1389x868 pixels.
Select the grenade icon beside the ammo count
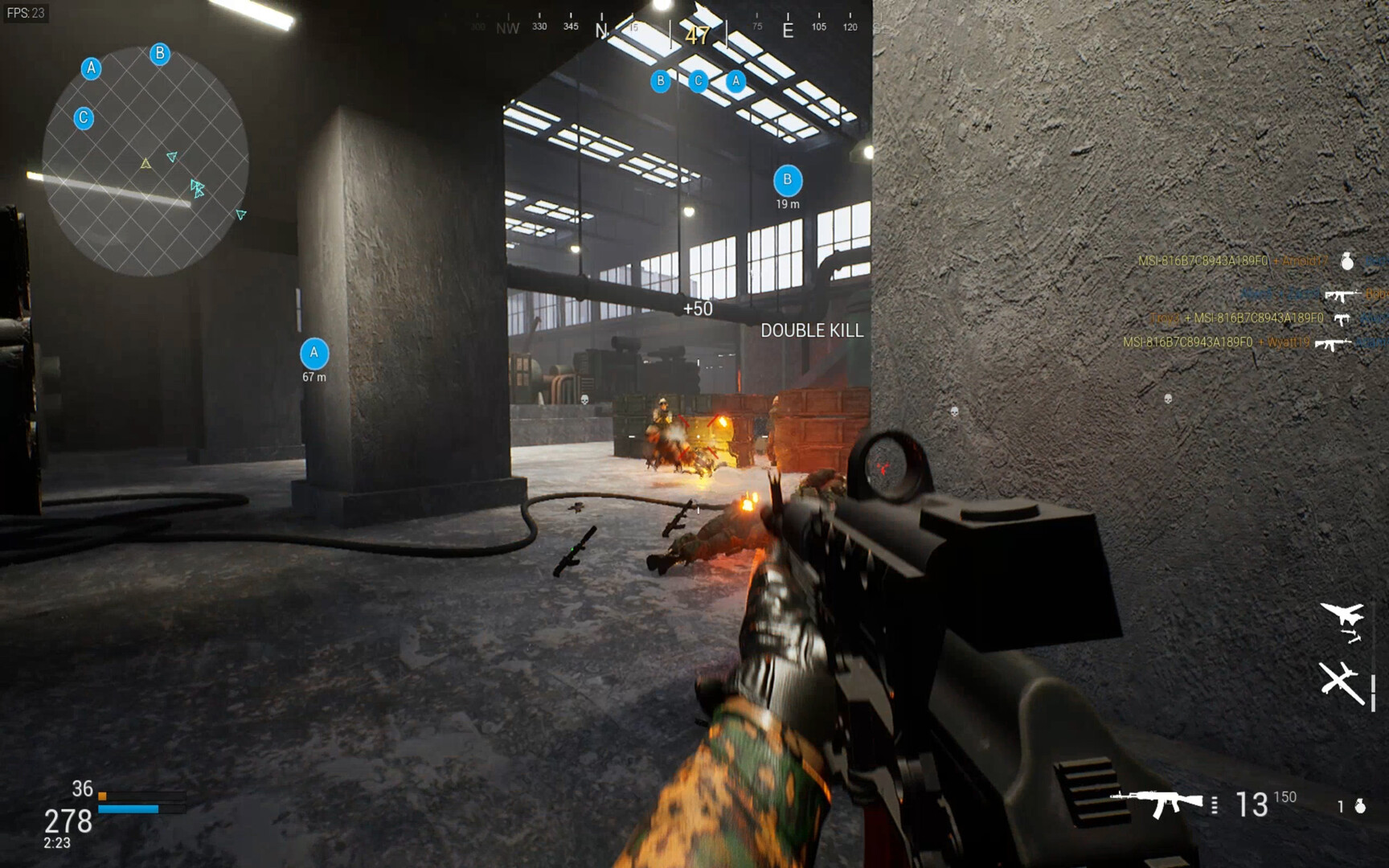point(1360,805)
